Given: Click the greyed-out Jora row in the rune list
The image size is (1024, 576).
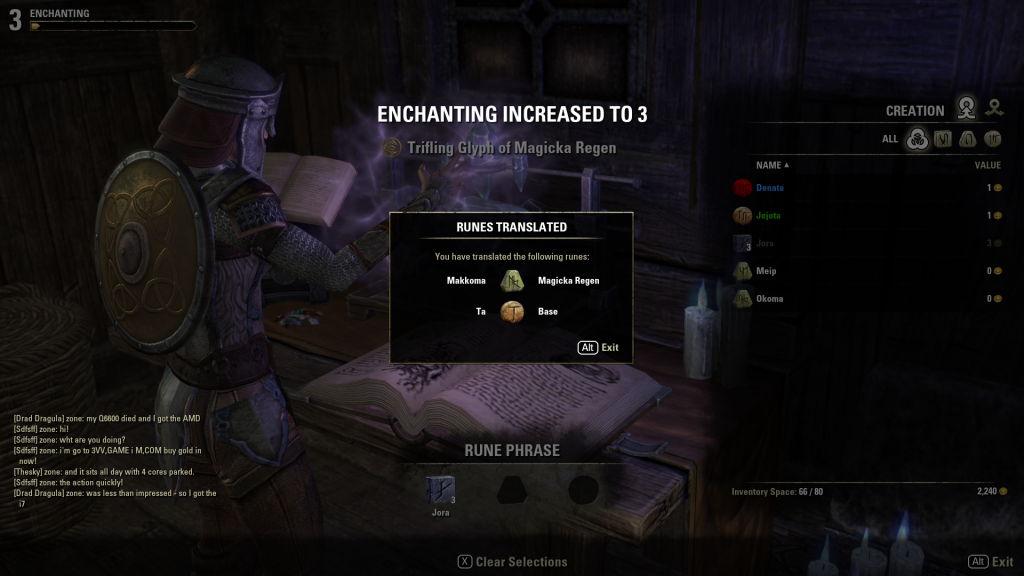Looking at the screenshot, I should coord(766,243).
